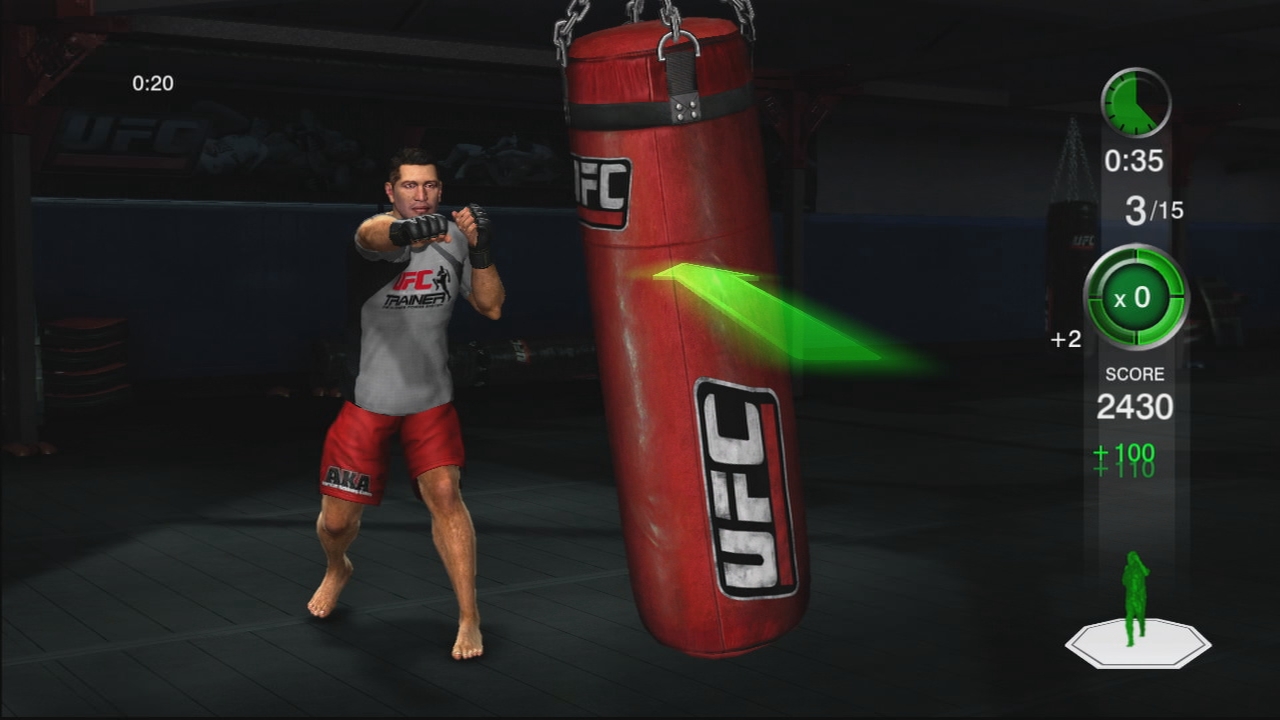Select the green combo multiplier dial

(1135, 298)
